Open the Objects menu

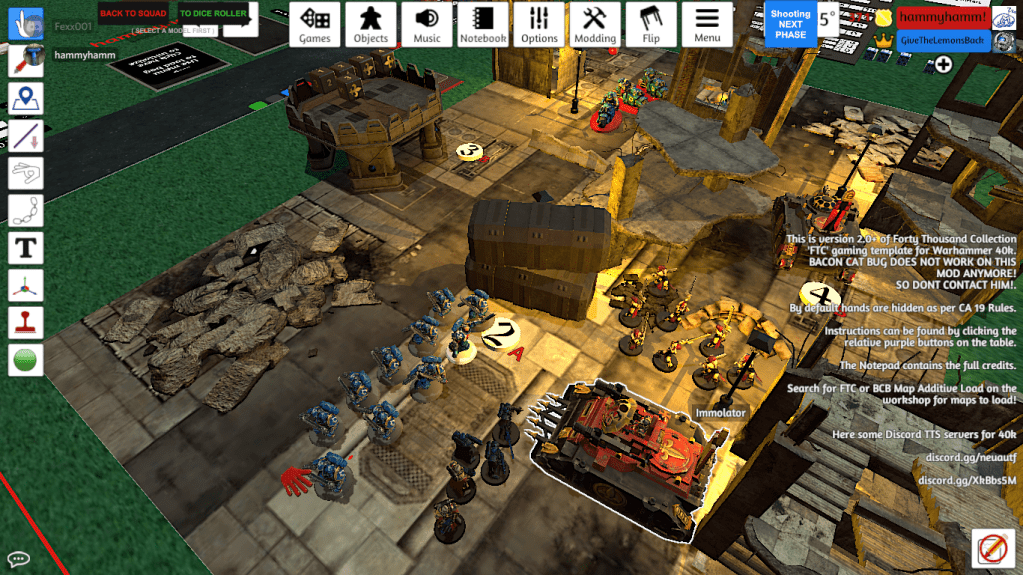pyautogui.click(x=371, y=24)
